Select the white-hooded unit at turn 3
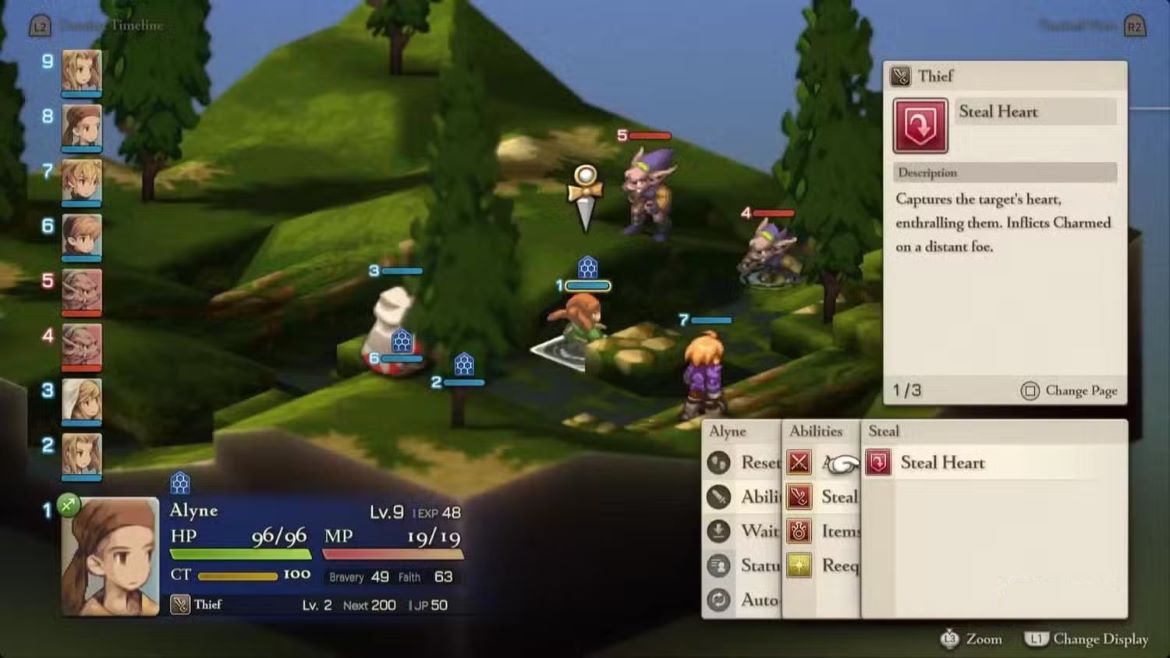1170x658 pixels. [82, 400]
